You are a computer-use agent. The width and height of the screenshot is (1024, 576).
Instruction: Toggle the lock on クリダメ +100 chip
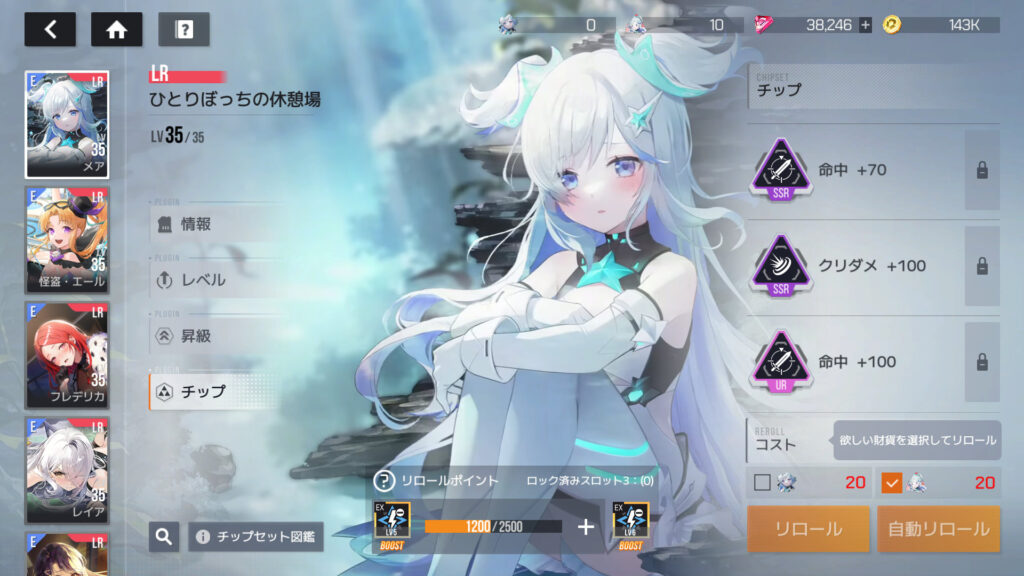click(982, 266)
